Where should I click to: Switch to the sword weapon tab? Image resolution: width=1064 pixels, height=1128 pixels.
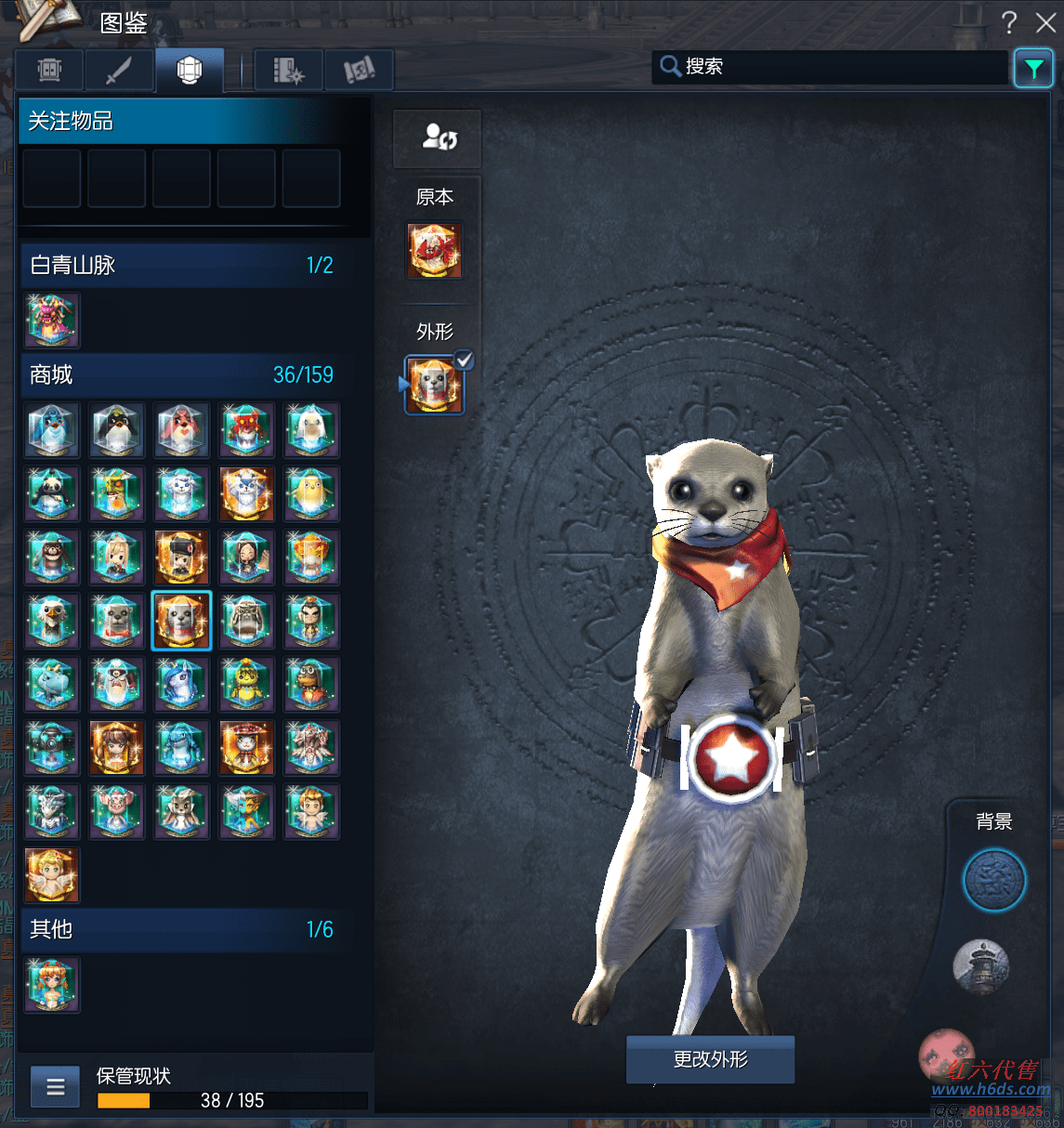[x=119, y=70]
